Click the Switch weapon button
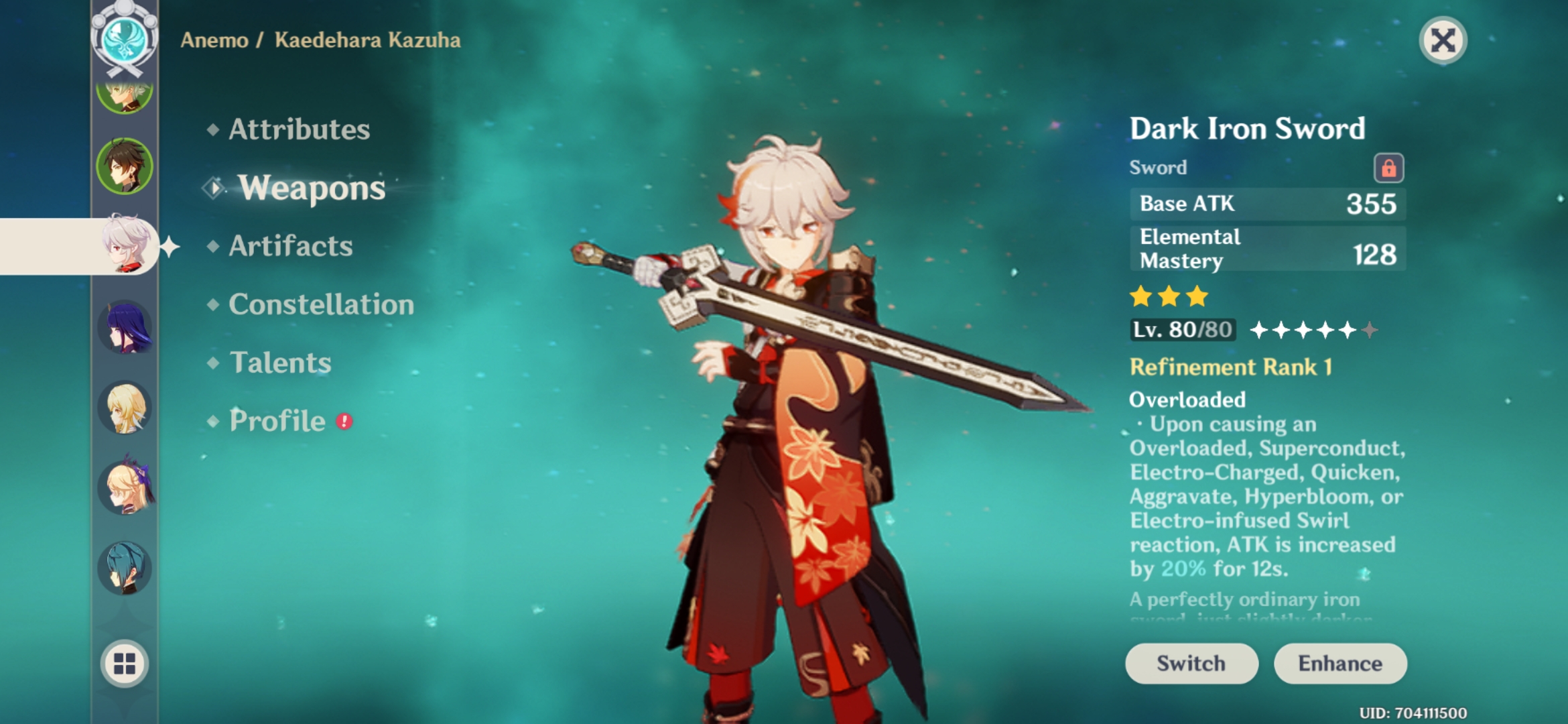Viewport: 1568px width, 724px height. coord(1191,663)
